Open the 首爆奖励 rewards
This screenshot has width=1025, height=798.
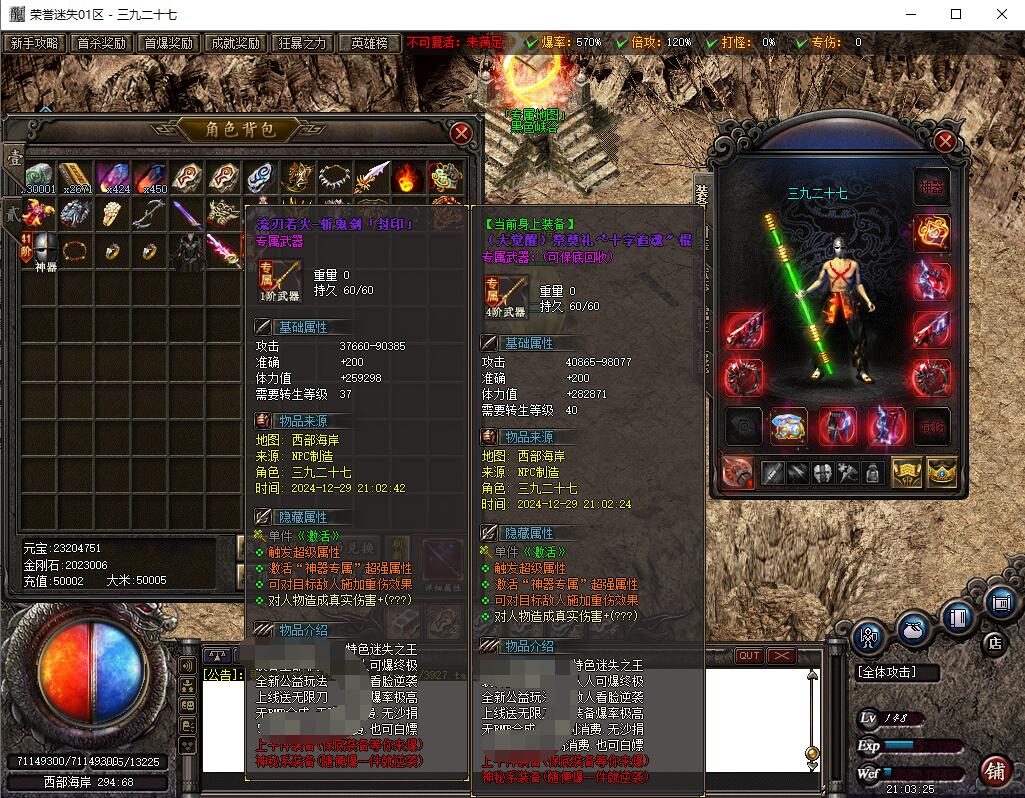(168, 43)
